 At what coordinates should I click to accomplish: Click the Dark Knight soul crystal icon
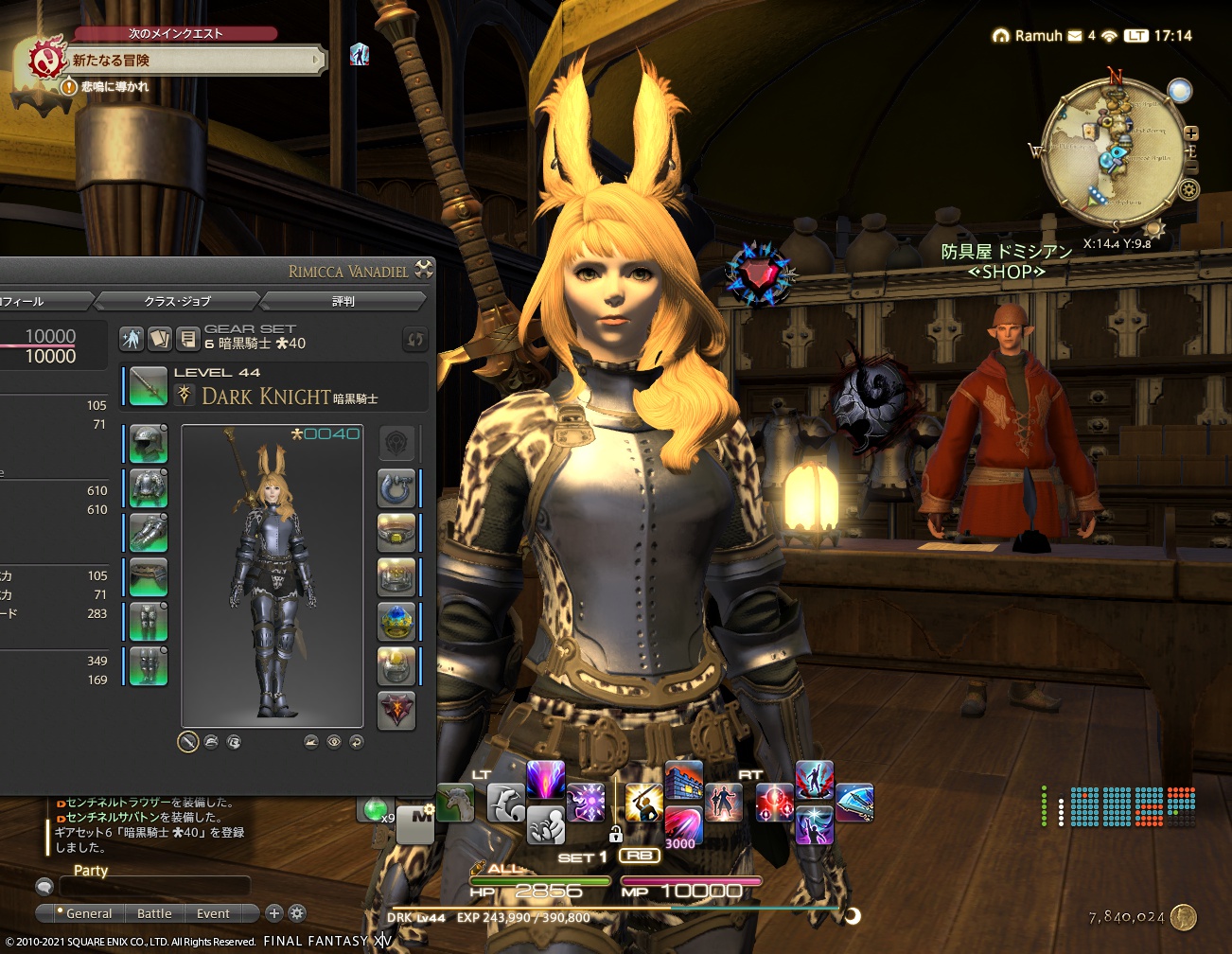click(x=185, y=394)
